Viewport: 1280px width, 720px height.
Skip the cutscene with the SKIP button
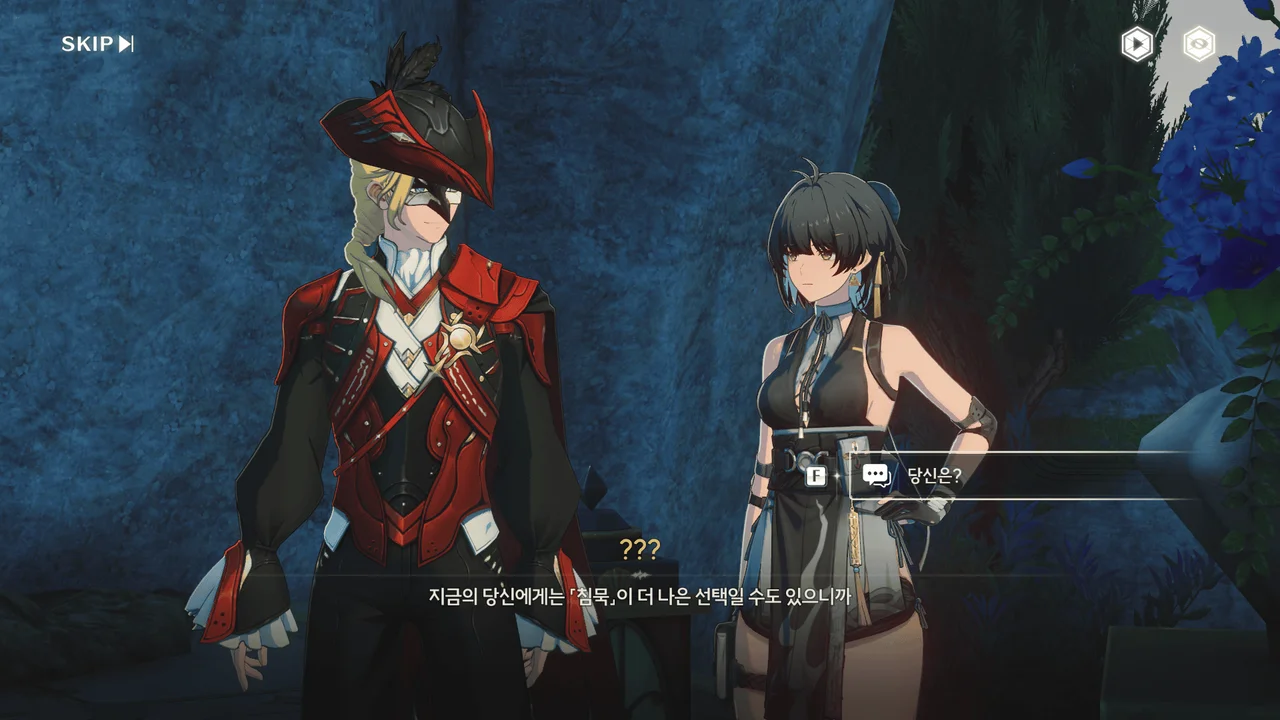pos(97,44)
